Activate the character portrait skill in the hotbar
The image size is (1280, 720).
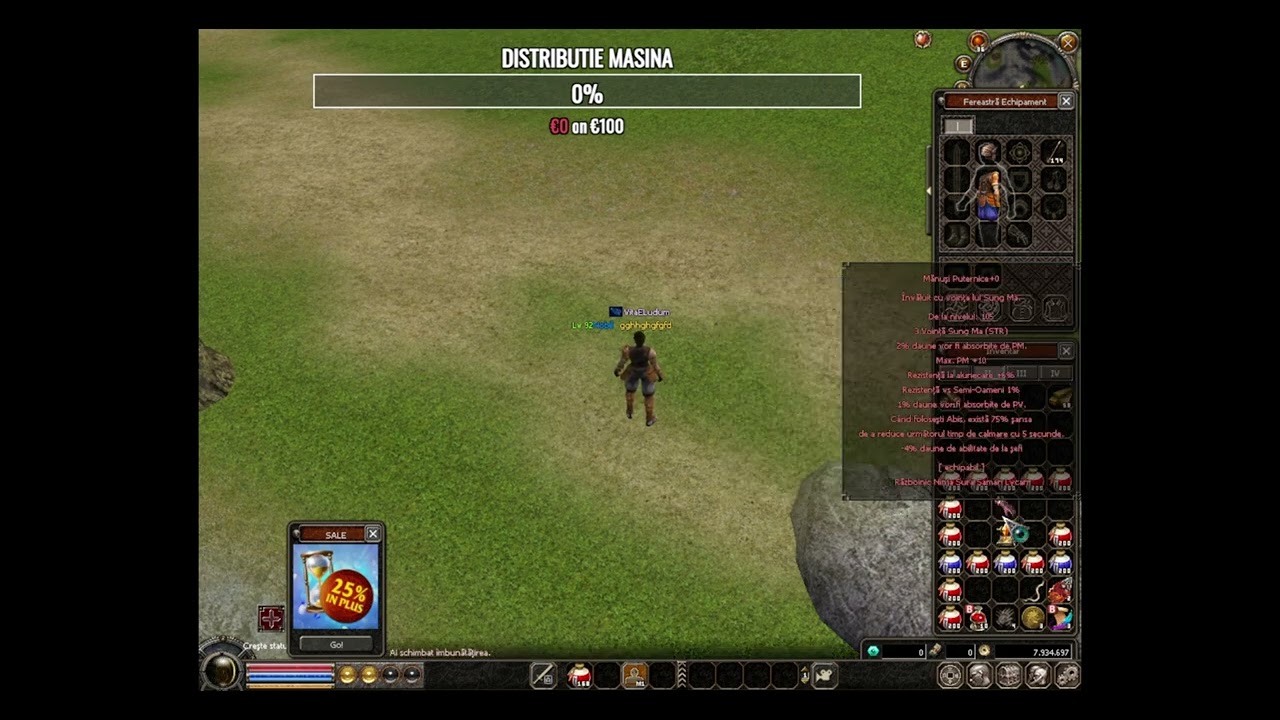coord(634,676)
